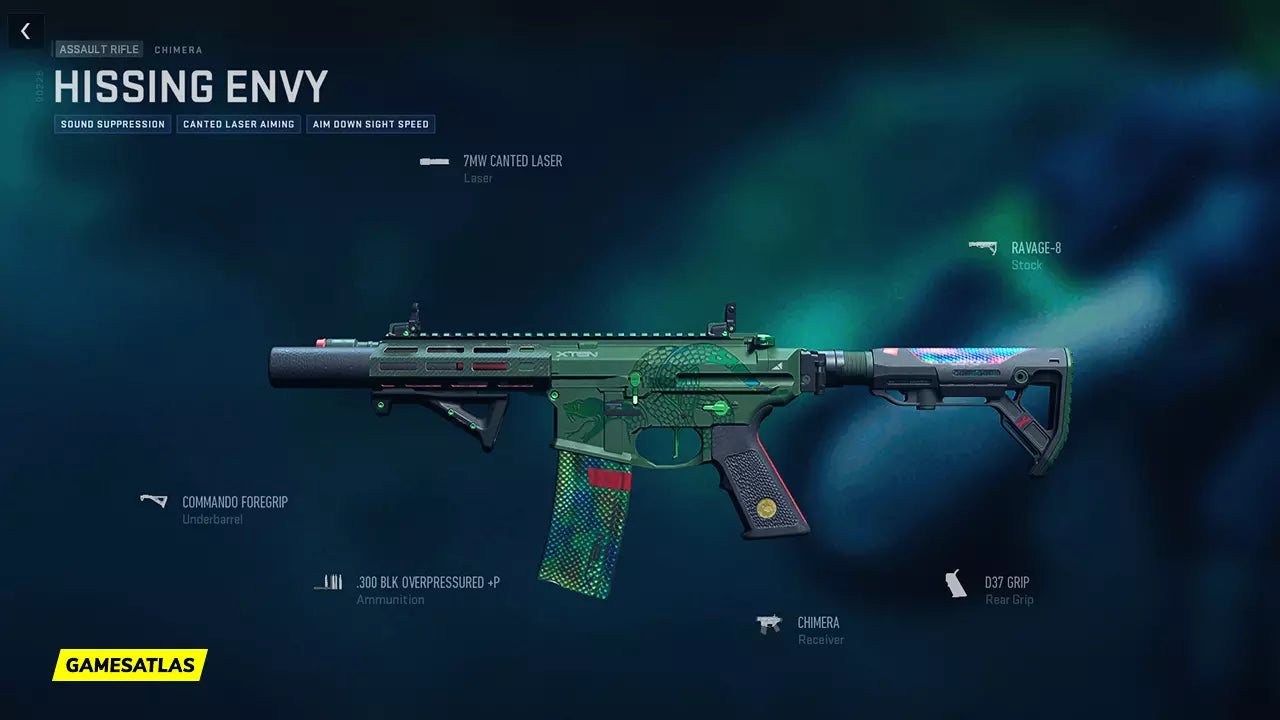This screenshot has width=1280, height=720.
Task: Open the Ravage-8 stock attachment
Action: (1035, 249)
